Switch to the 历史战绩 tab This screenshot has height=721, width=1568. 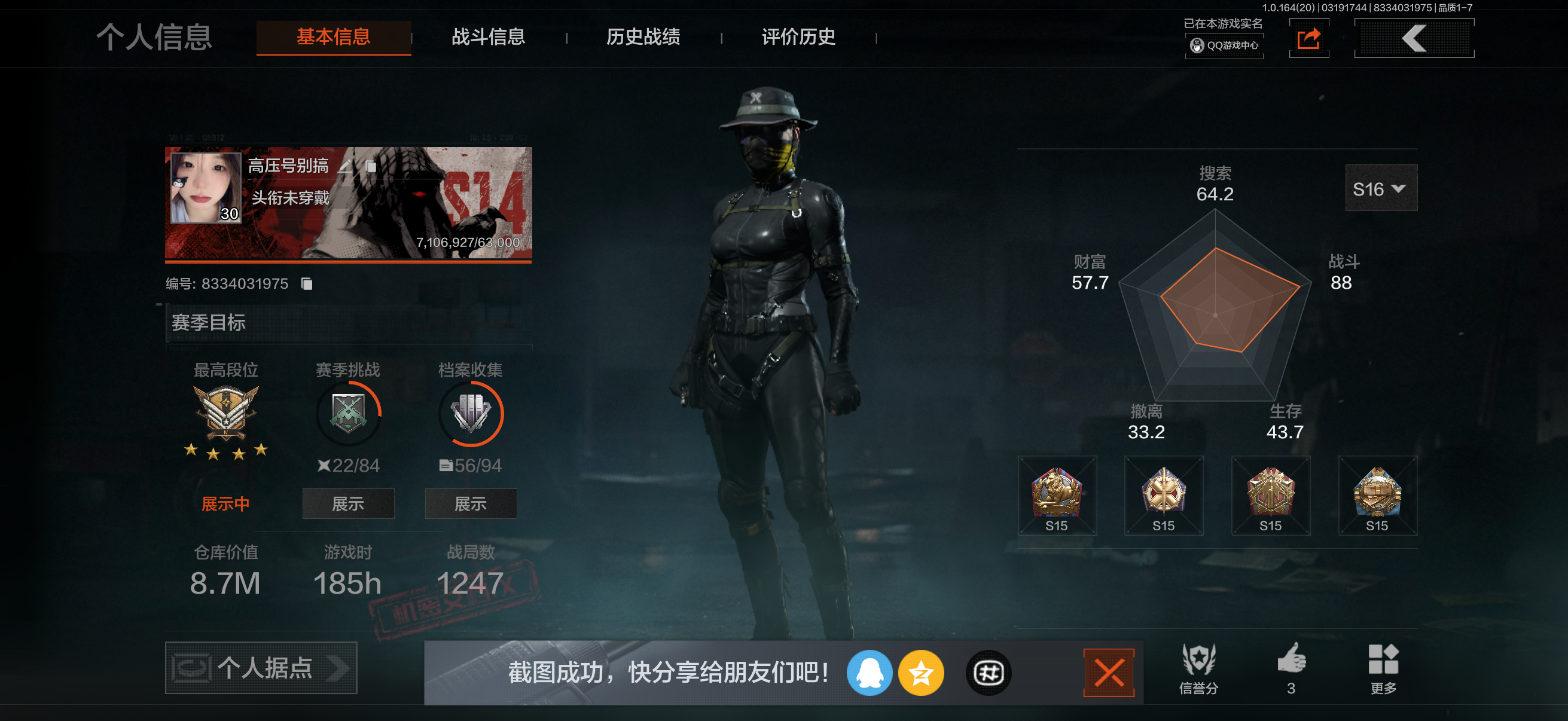click(x=643, y=37)
